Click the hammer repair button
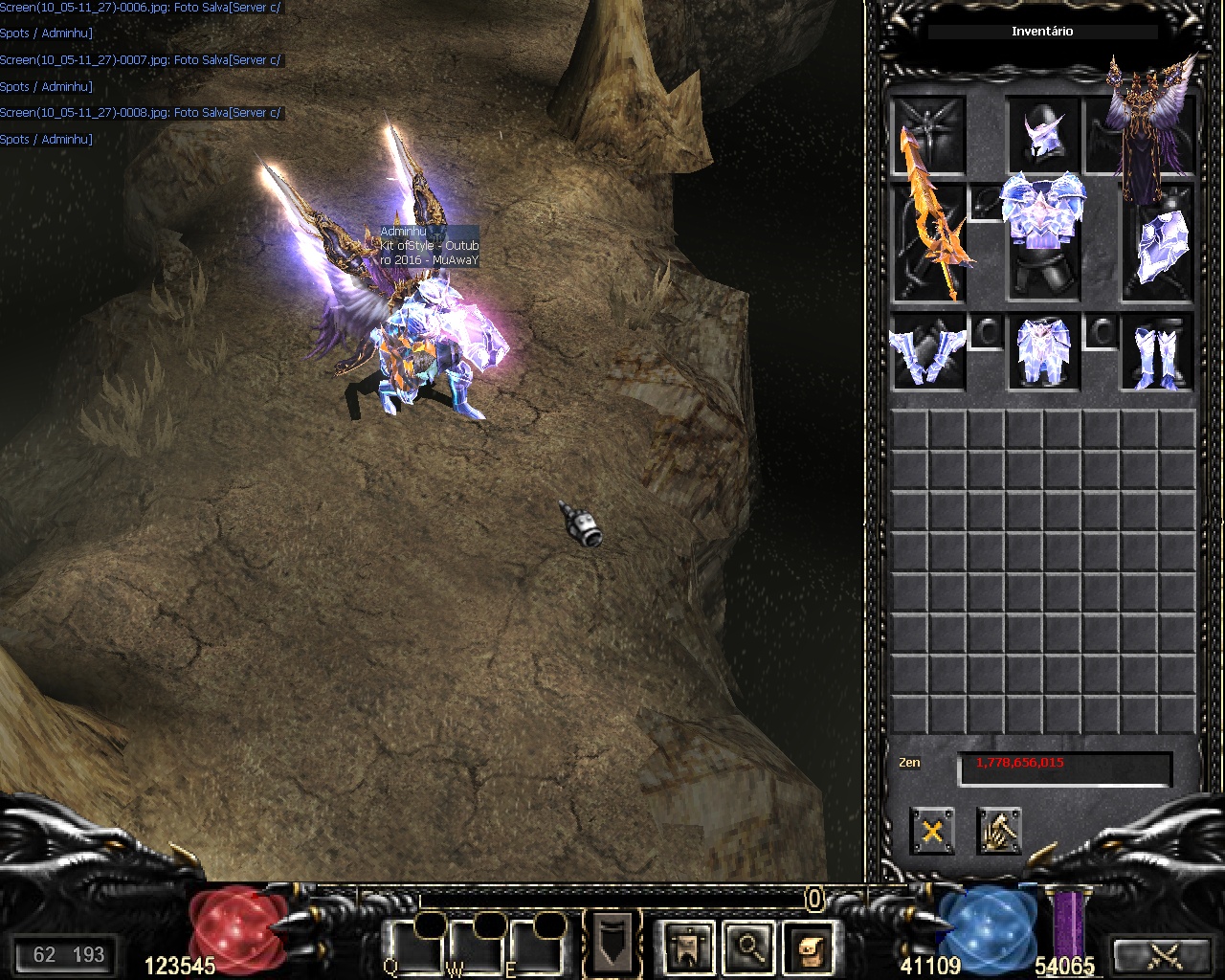The width and height of the screenshot is (1225, 980). coord(999,831)
